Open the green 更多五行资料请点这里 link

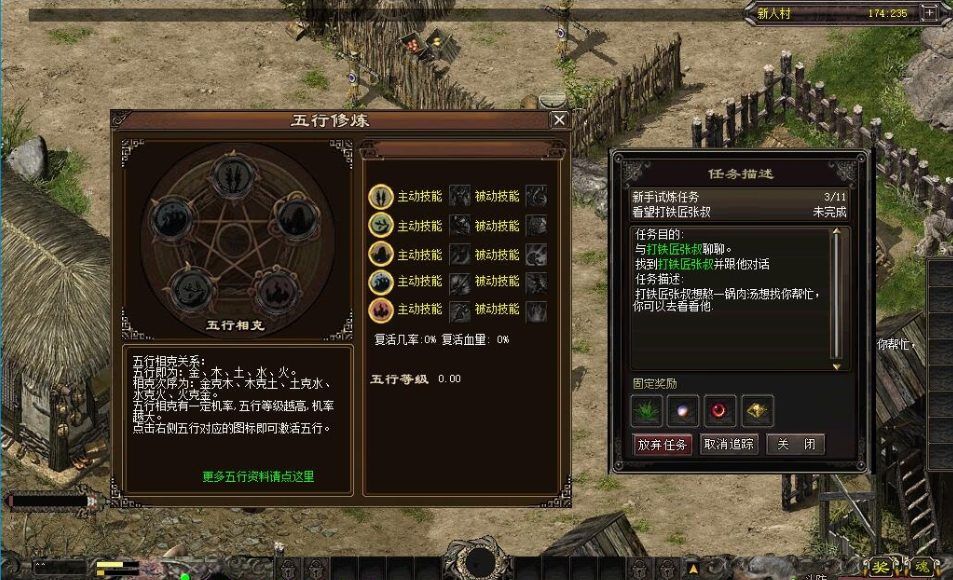pyautogui.click(x=258, y=477)
